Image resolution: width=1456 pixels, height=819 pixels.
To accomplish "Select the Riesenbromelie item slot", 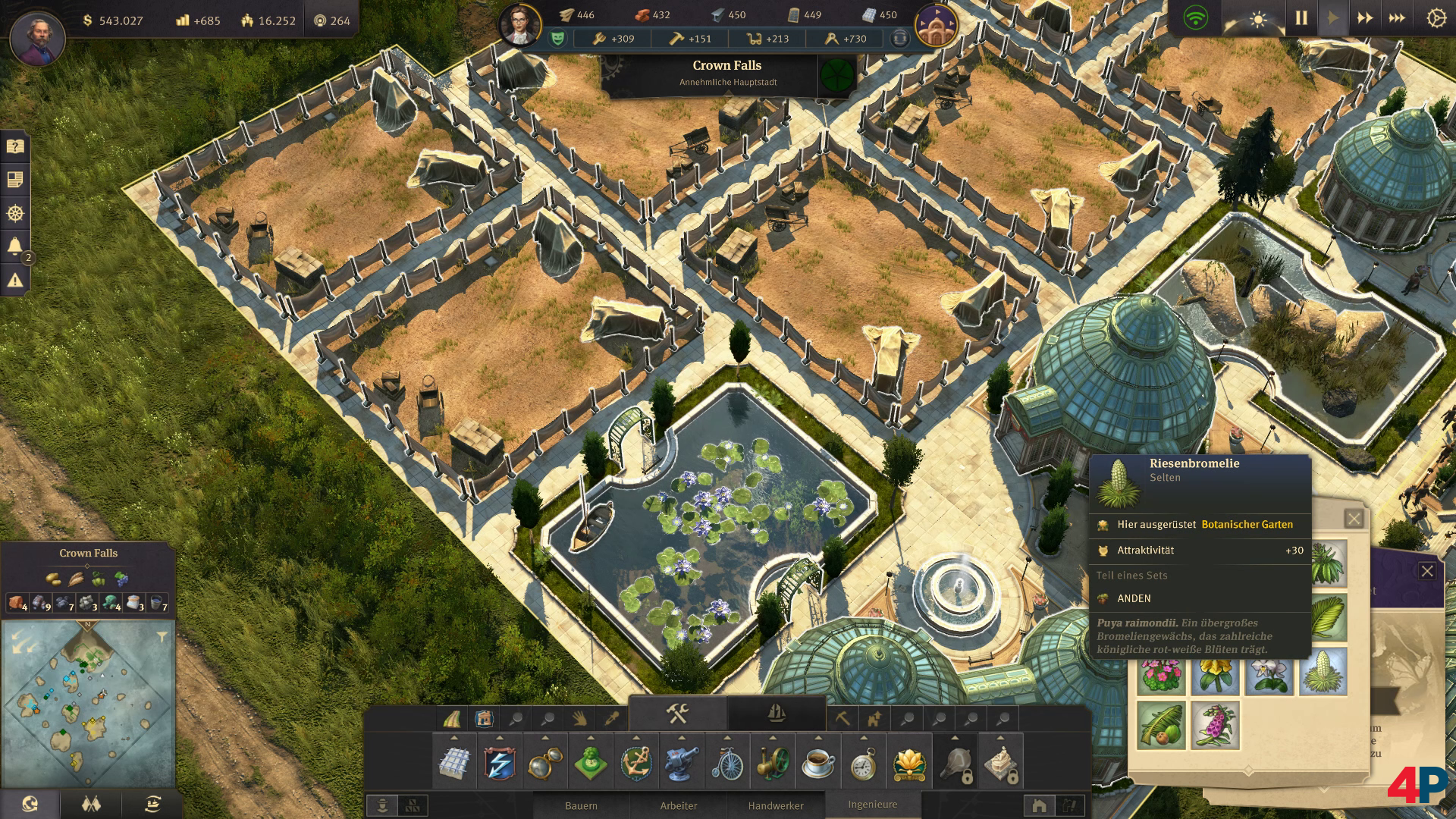I will point(1323,672).
